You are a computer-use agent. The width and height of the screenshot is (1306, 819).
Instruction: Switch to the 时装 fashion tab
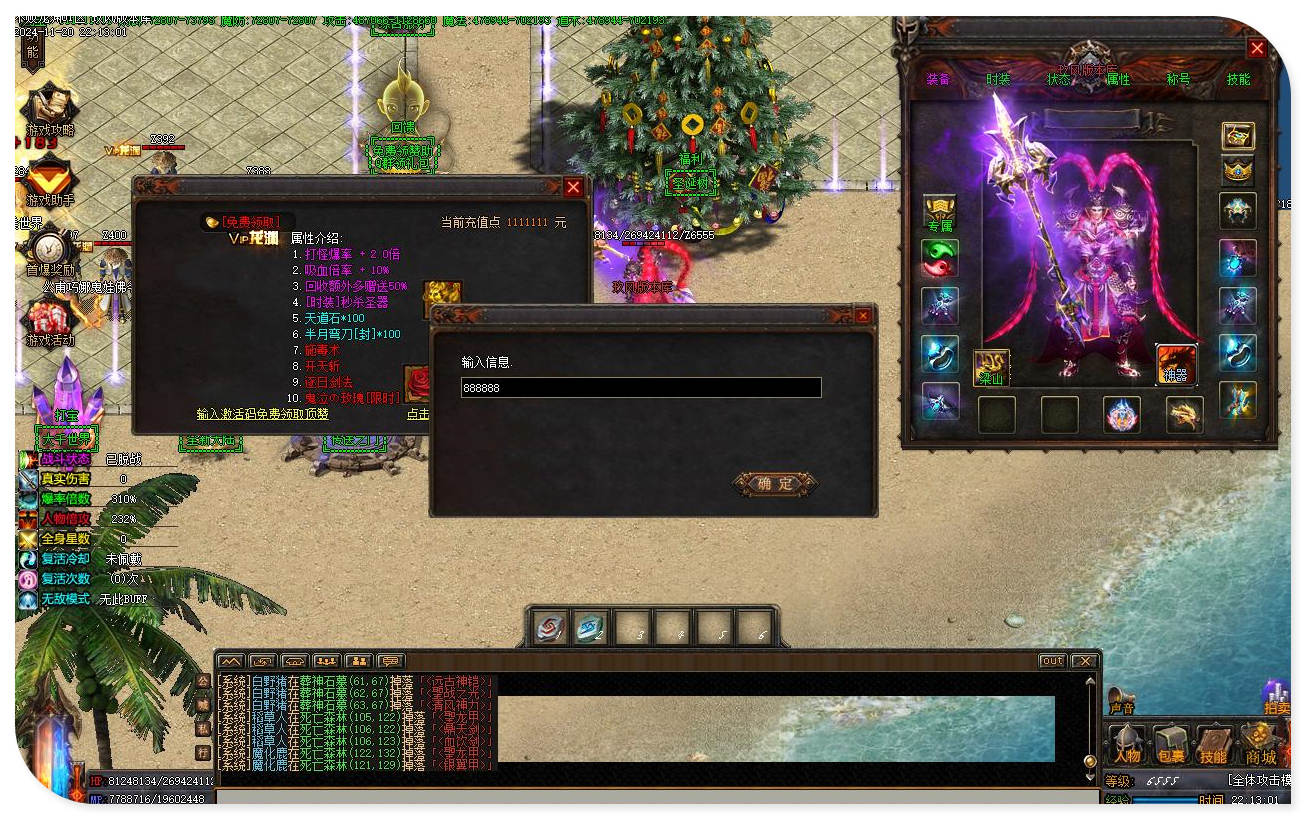[998, 79]
